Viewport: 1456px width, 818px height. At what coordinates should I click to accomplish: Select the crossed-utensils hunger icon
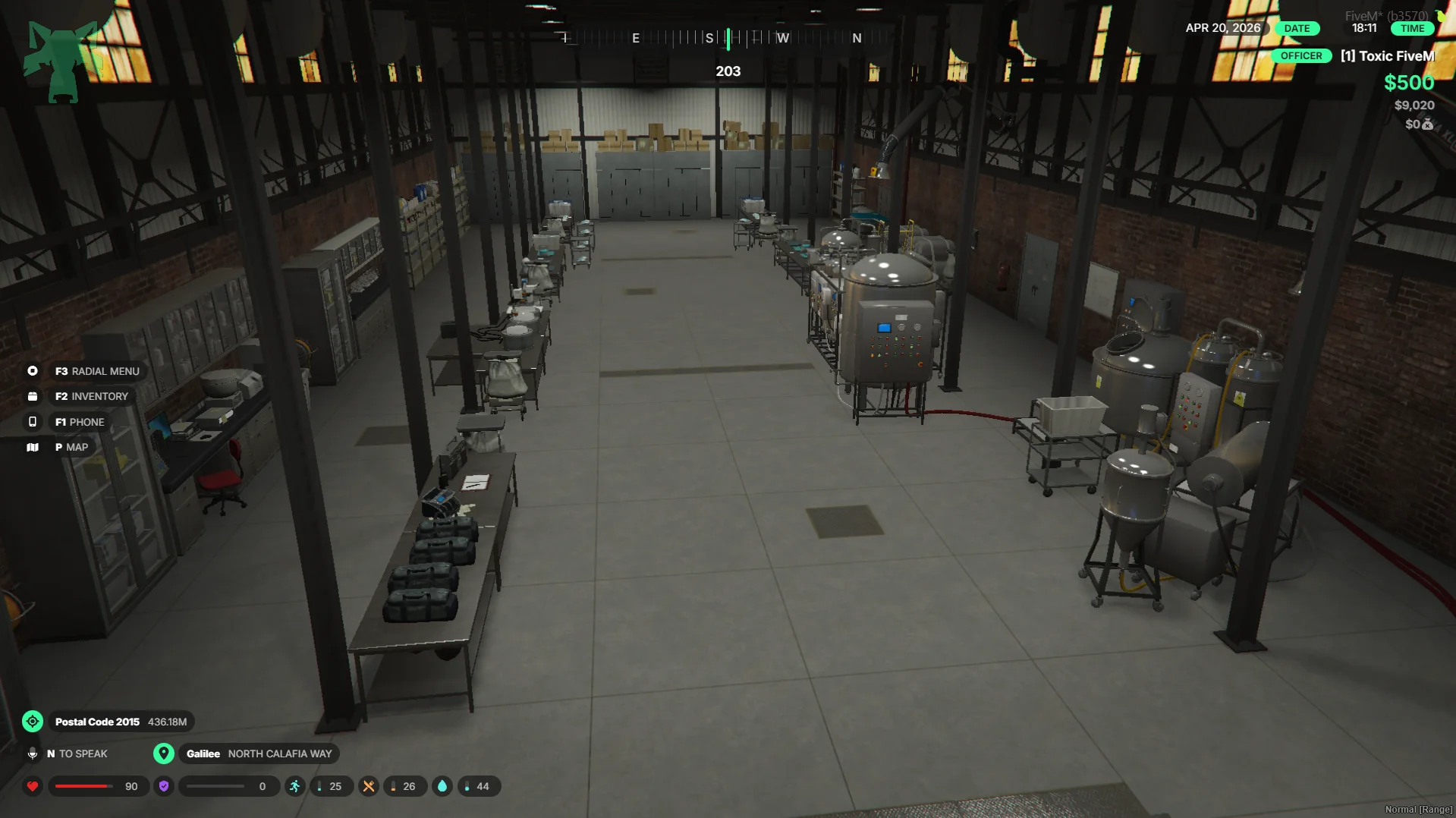369,786
